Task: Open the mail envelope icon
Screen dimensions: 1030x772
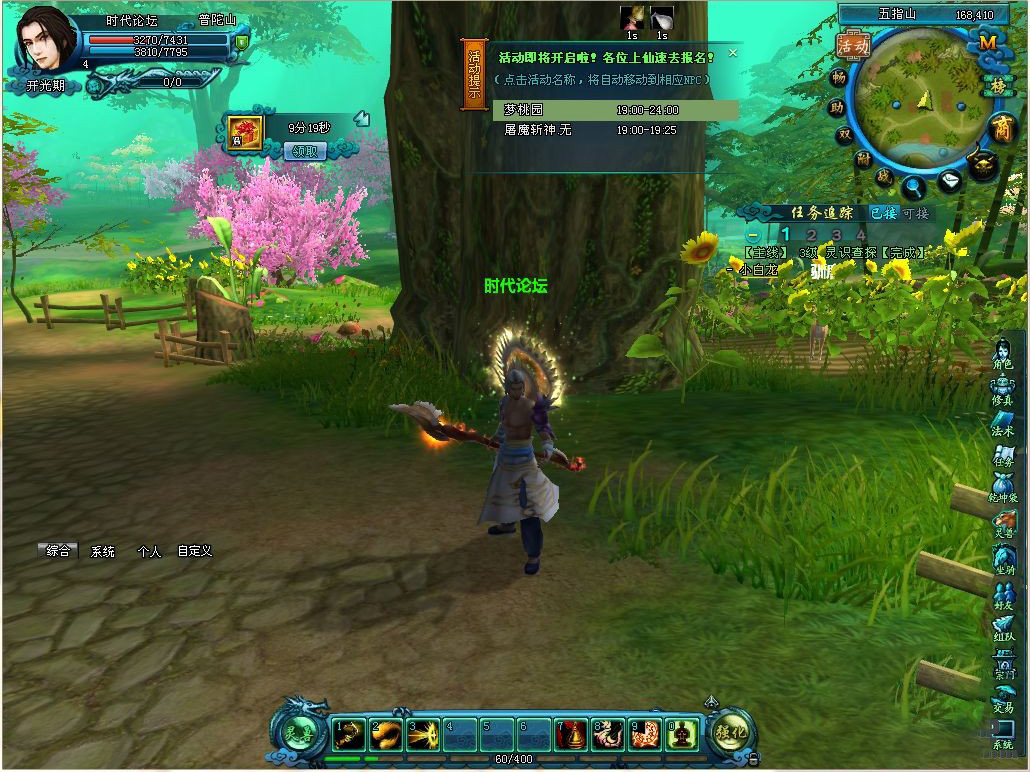Action: pyautogui.click(x=951, y=181)
